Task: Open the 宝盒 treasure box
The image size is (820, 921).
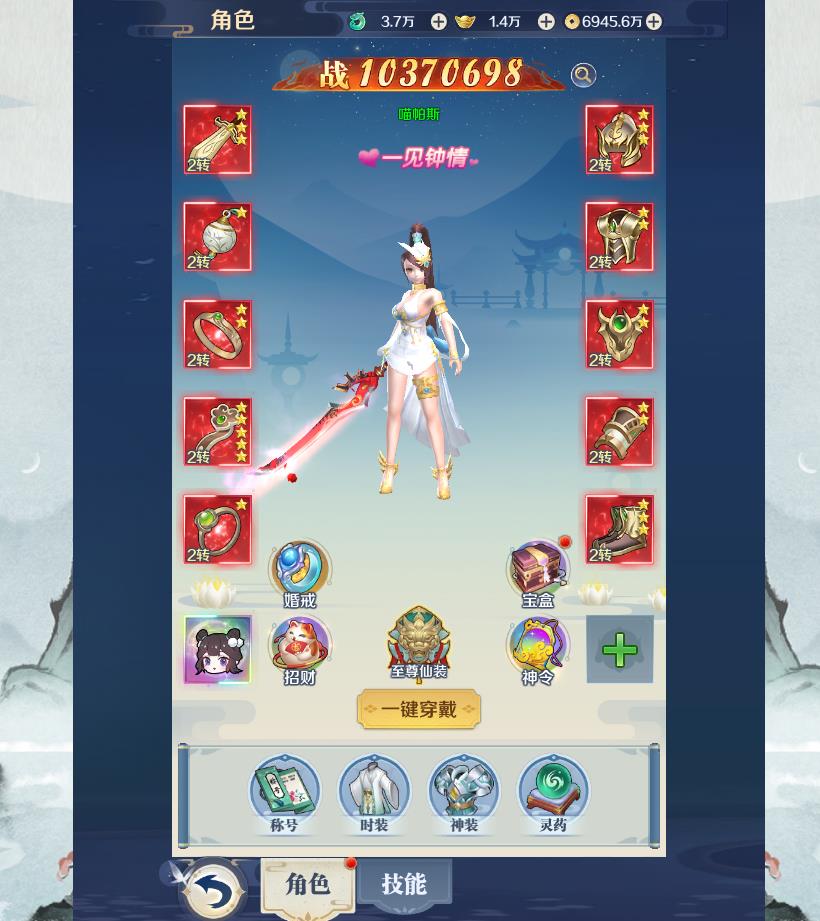Action: pos(538,572)
